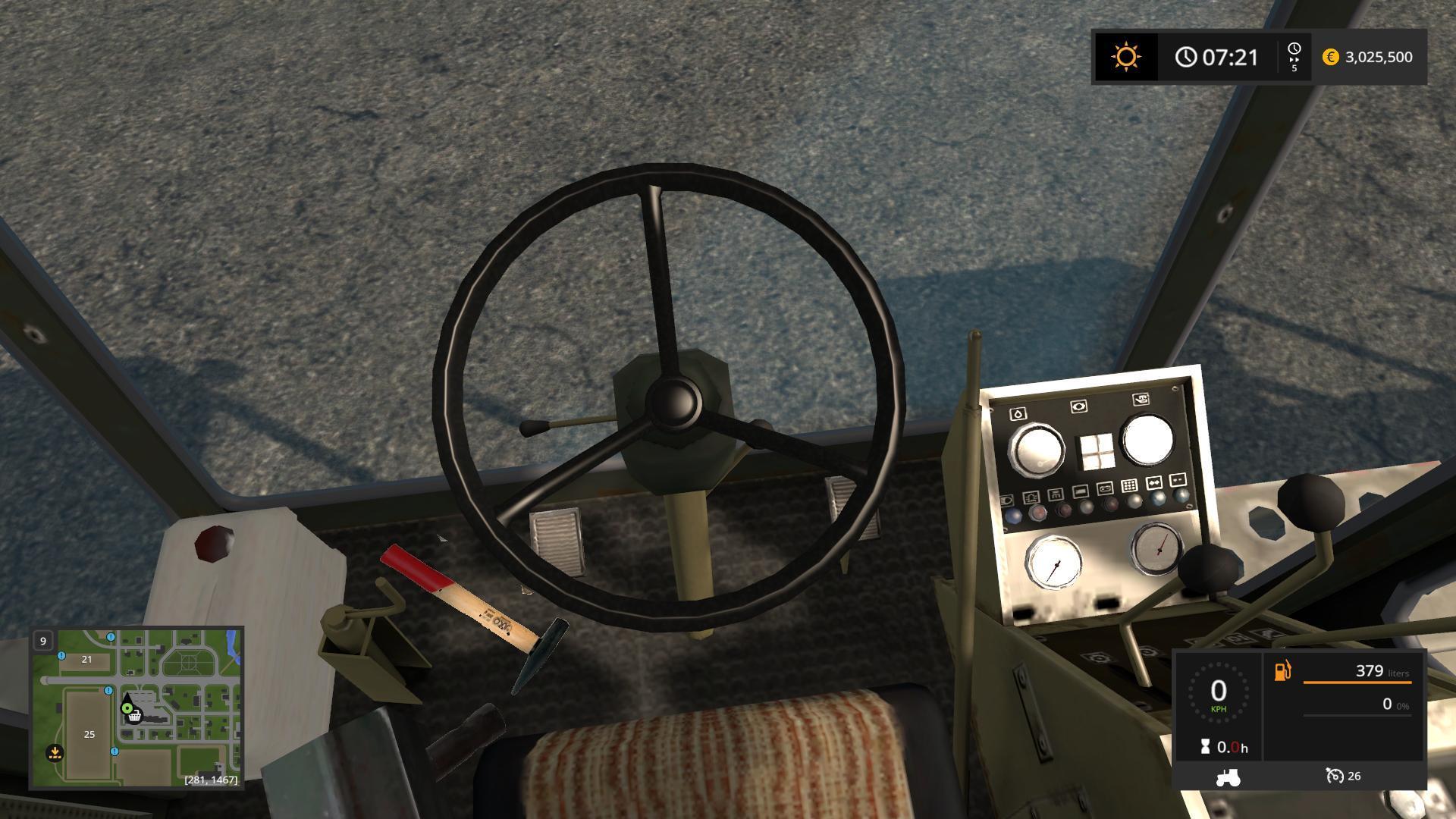
Task: Click the sunny weather icon
Action: 1125,57
